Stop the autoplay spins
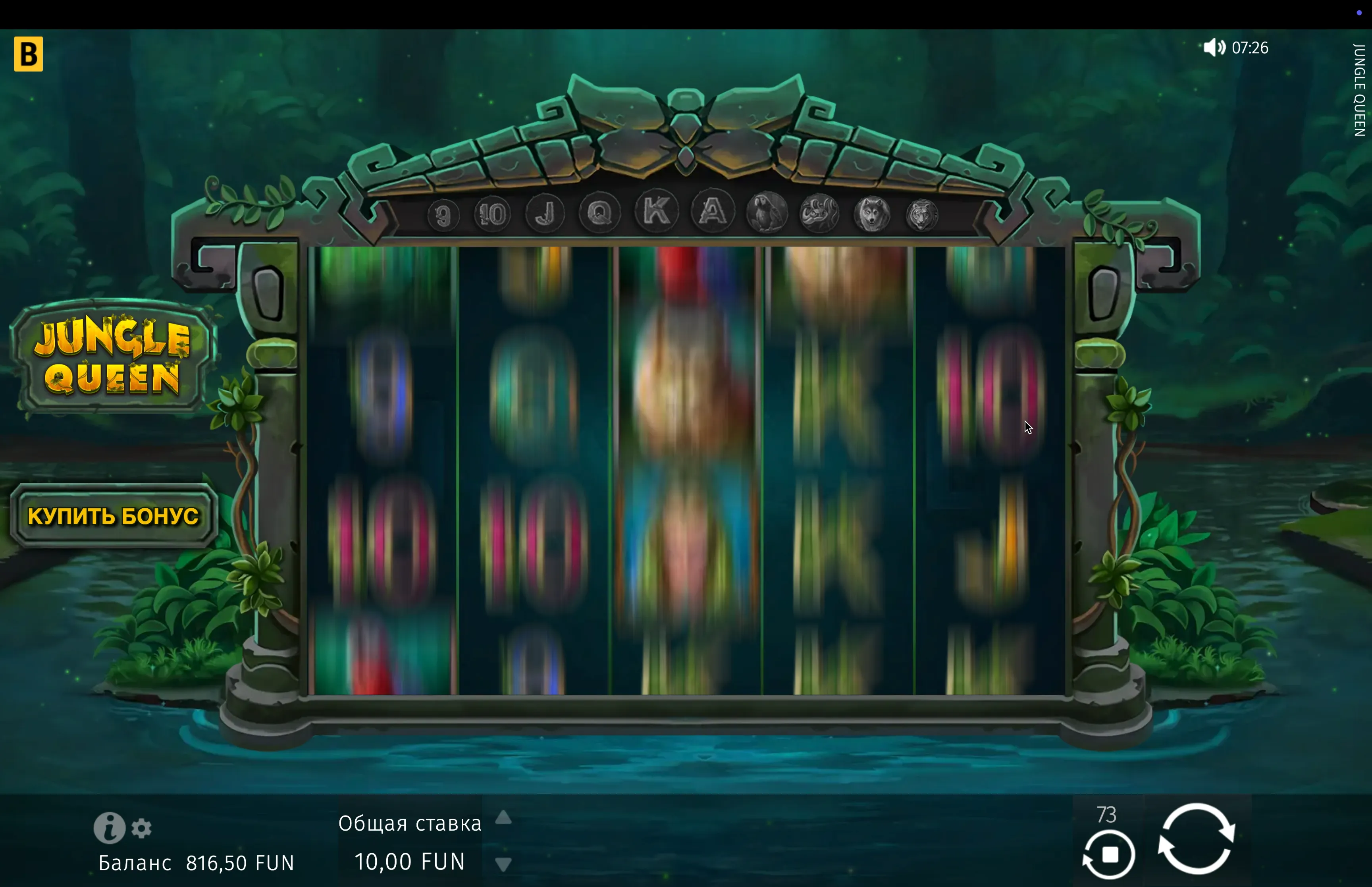 [x=1109, y=855]
